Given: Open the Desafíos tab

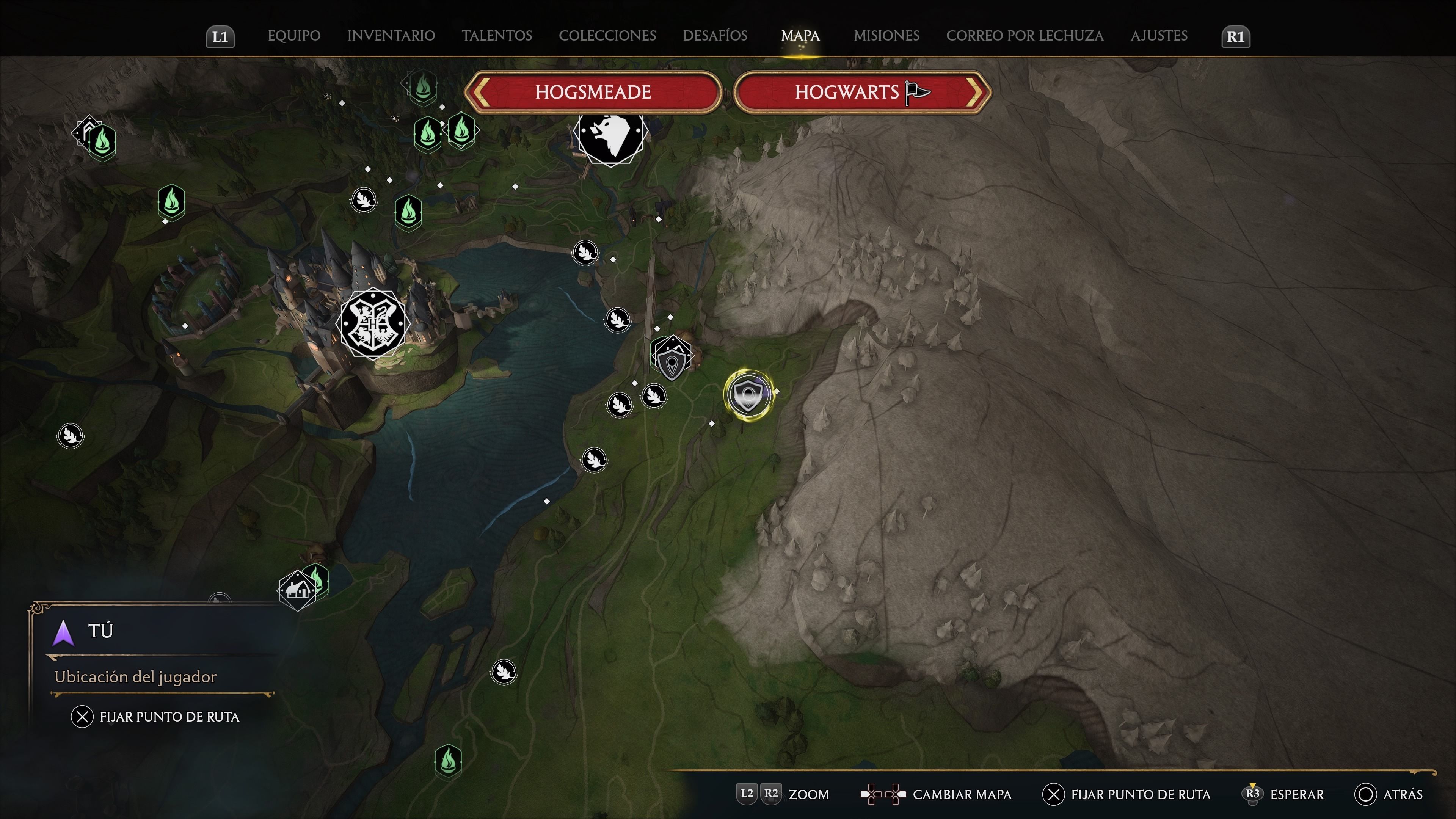Looking at the screenshot, I should (x=715, y=36).
